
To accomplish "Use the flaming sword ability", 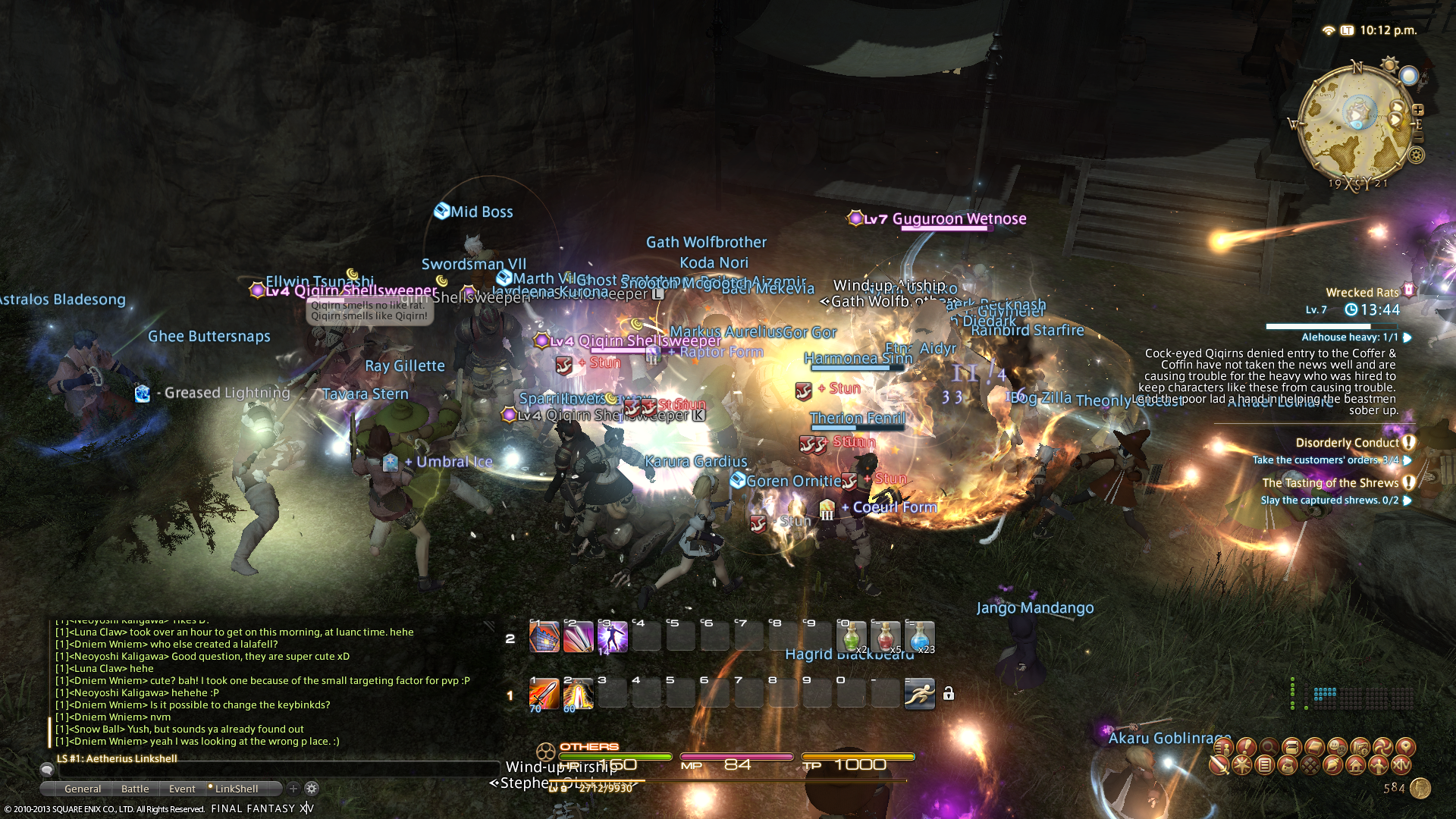I will point(544,694).
